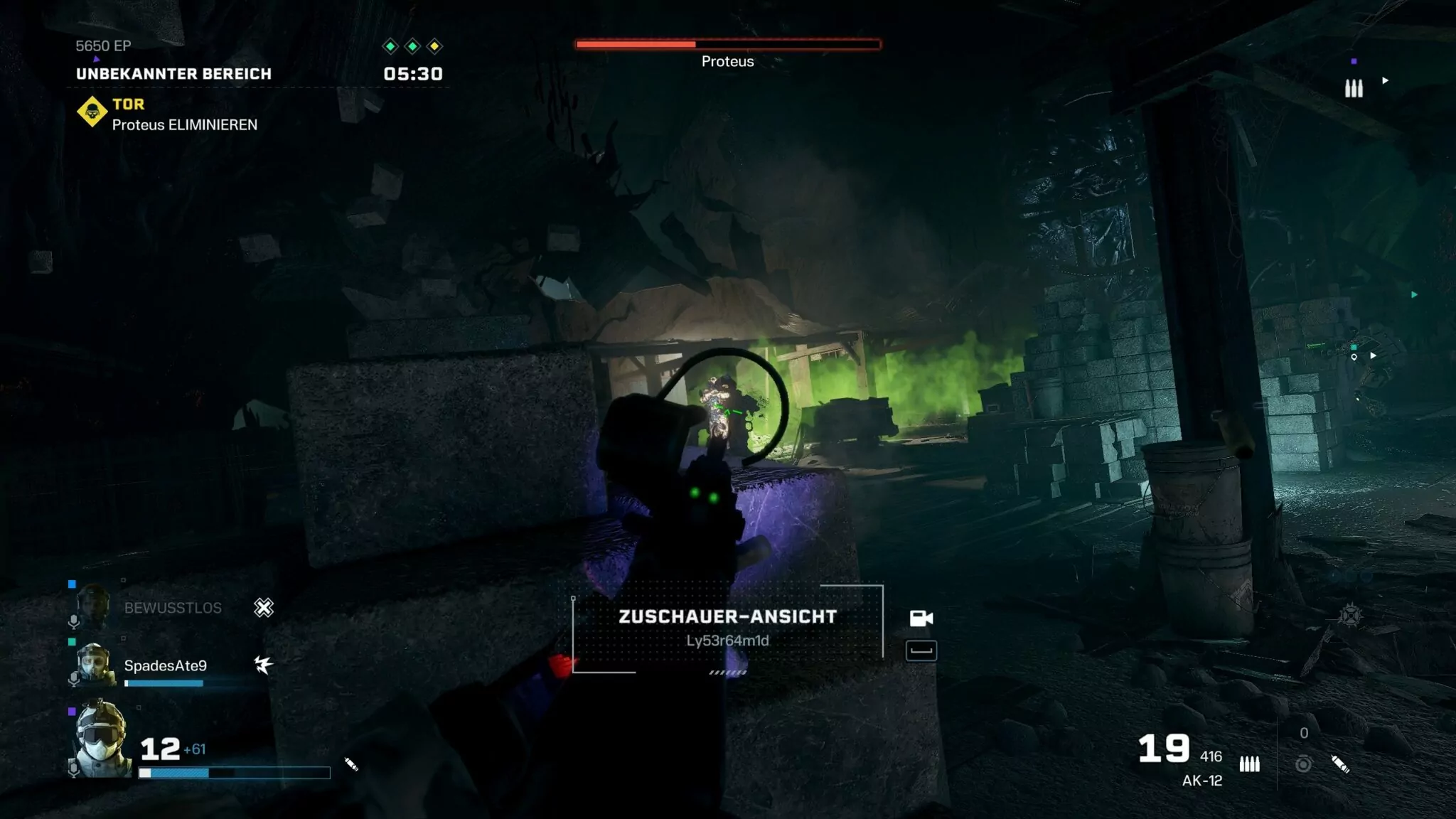Click the yellow TOR objective icon
The width and height of the screenshot is (1456, 819).
tap(92, 112)
